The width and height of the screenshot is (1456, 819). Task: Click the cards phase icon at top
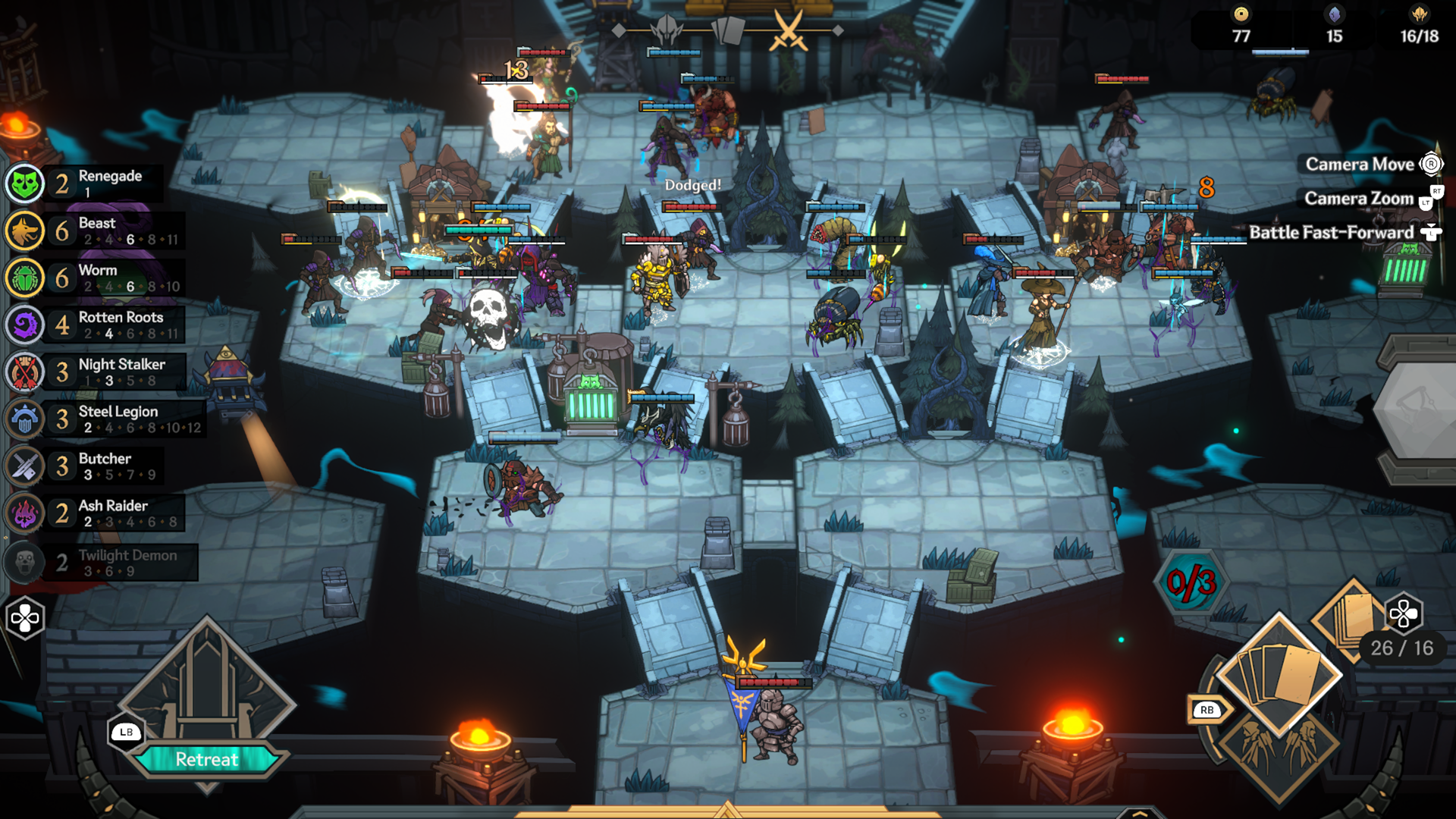click(728, 31)
